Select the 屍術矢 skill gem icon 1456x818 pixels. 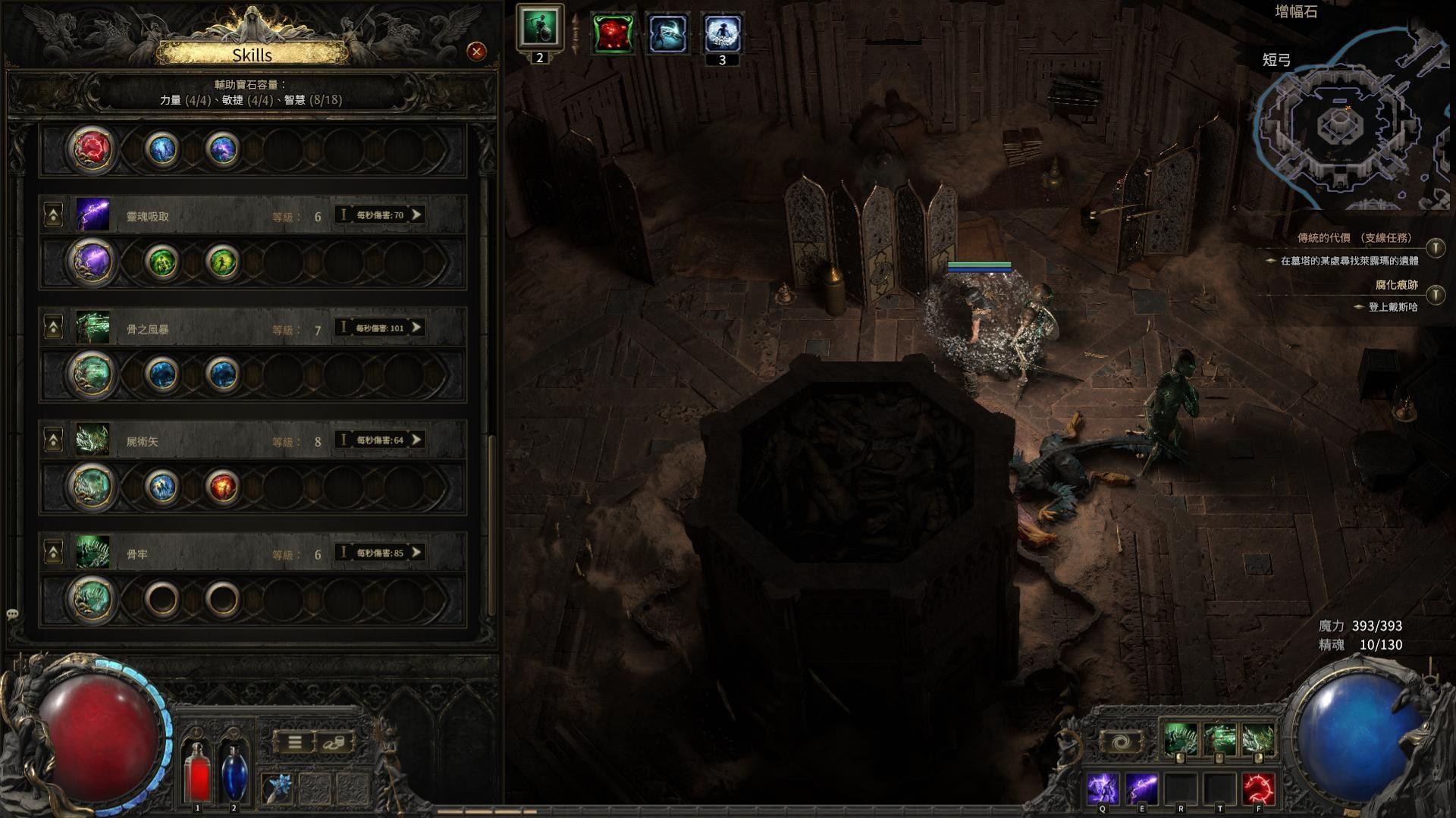tap(93, 440)
